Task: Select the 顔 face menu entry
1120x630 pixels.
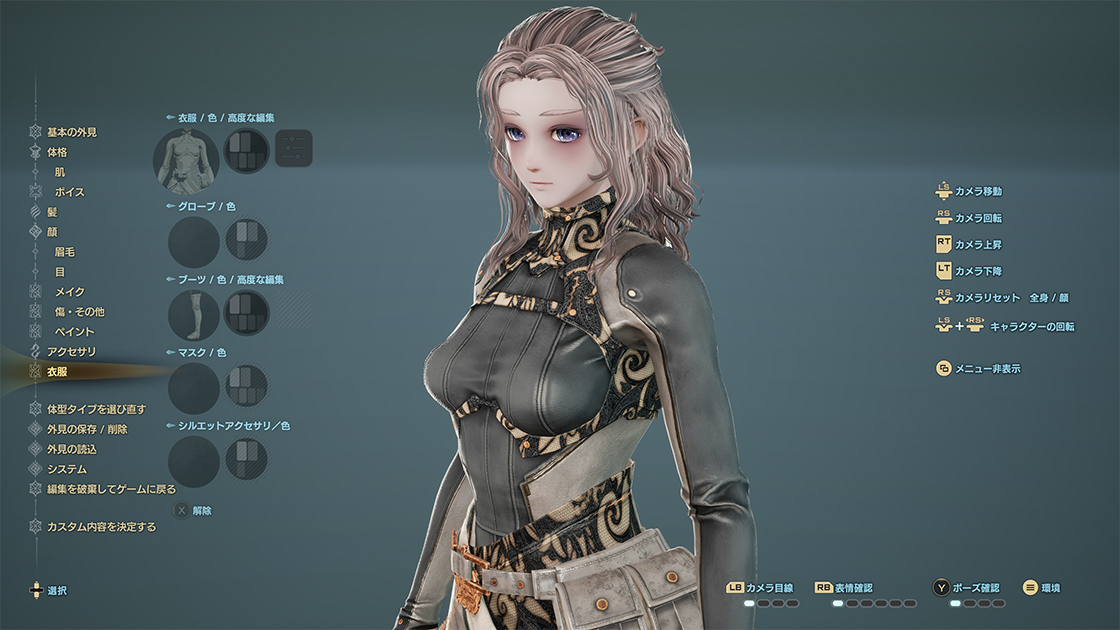Action: (52, 232)
